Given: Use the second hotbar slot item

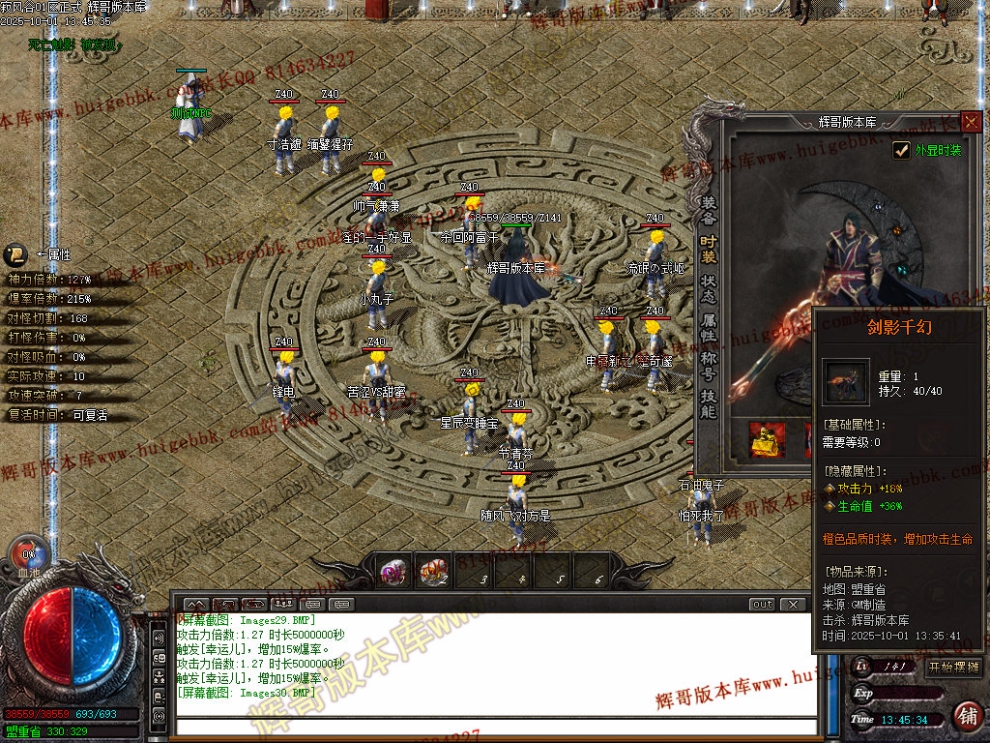Looking at the screenshot, I should (x=433, y=572).
